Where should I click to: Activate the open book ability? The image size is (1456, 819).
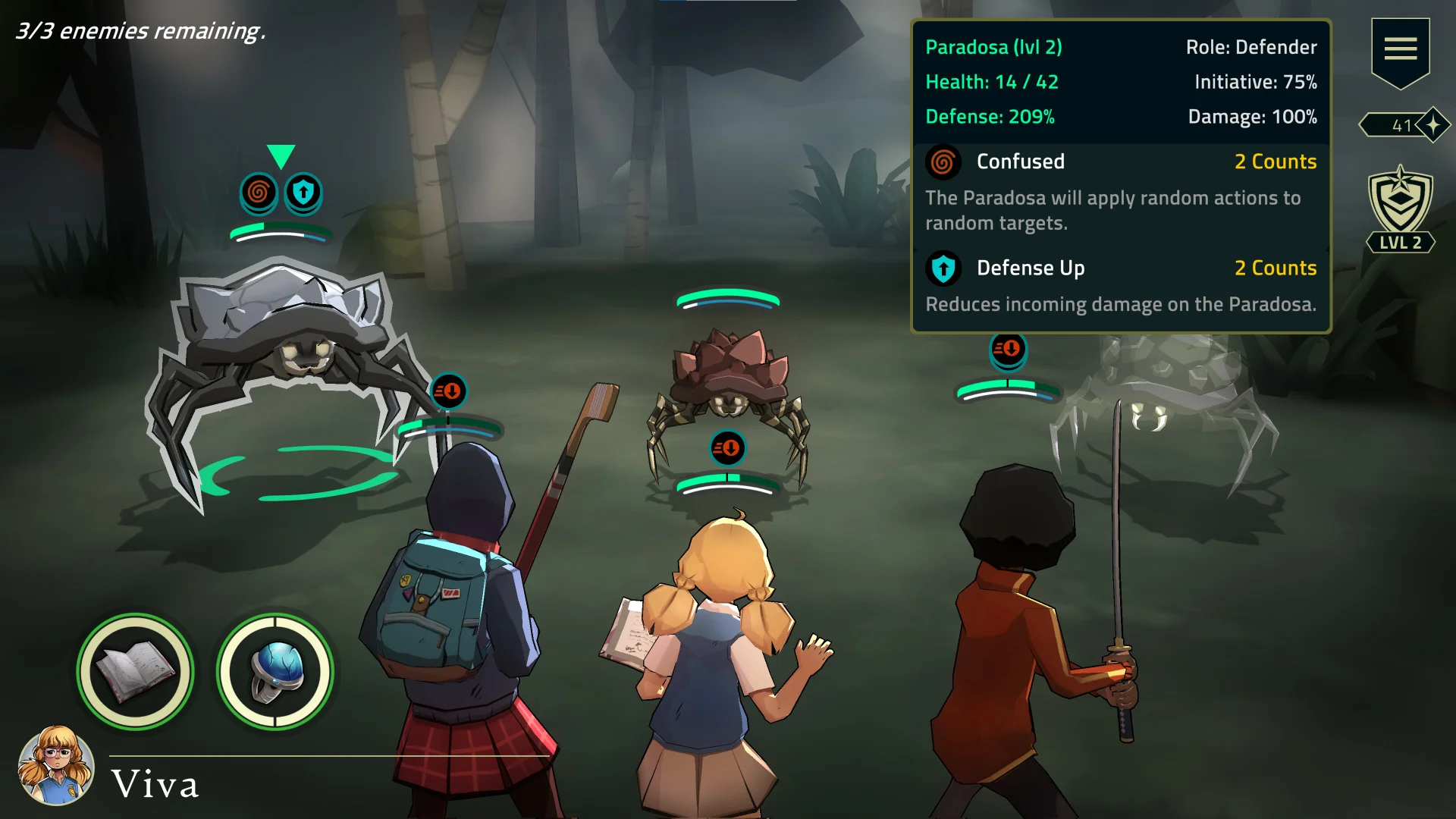click(136, 672)
